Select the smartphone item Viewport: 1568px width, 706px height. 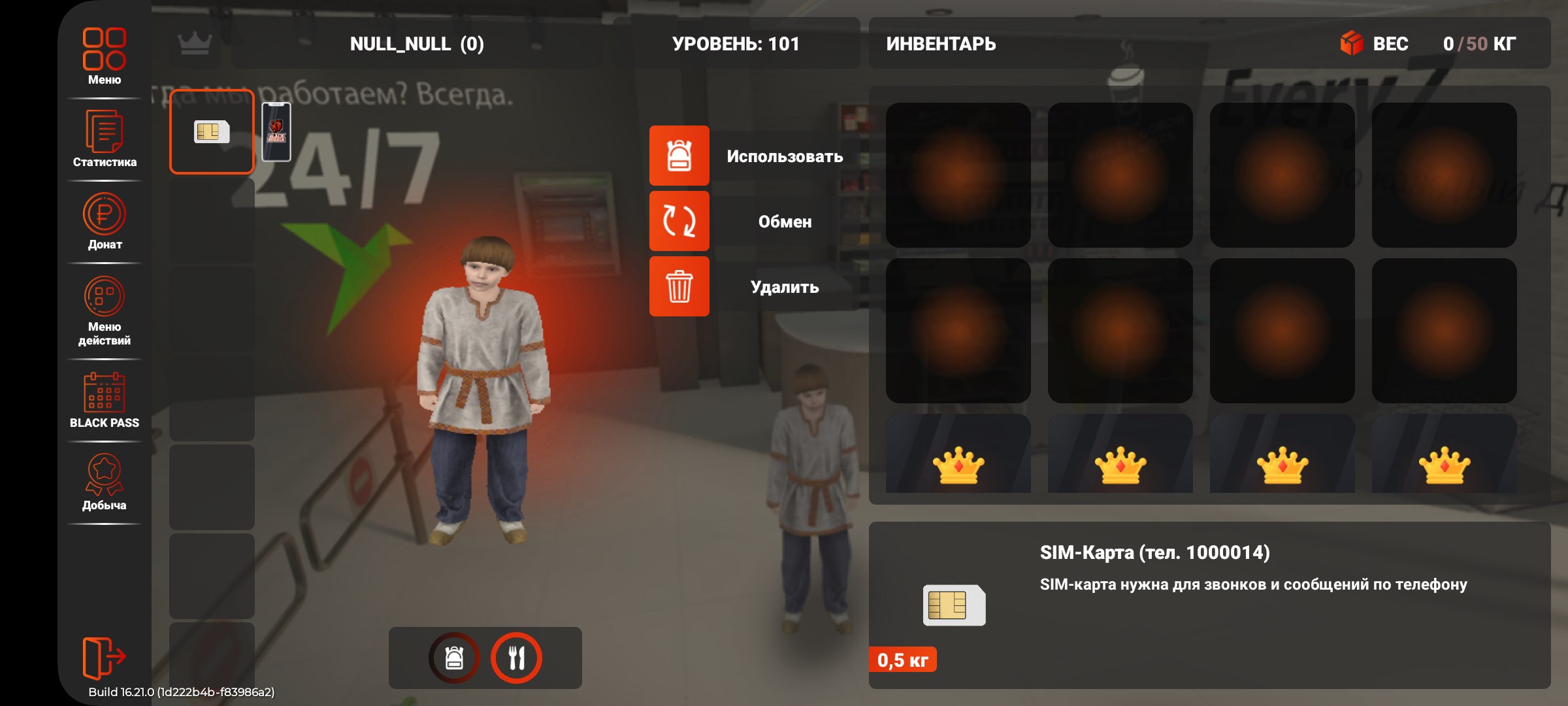tap(276, 132)
